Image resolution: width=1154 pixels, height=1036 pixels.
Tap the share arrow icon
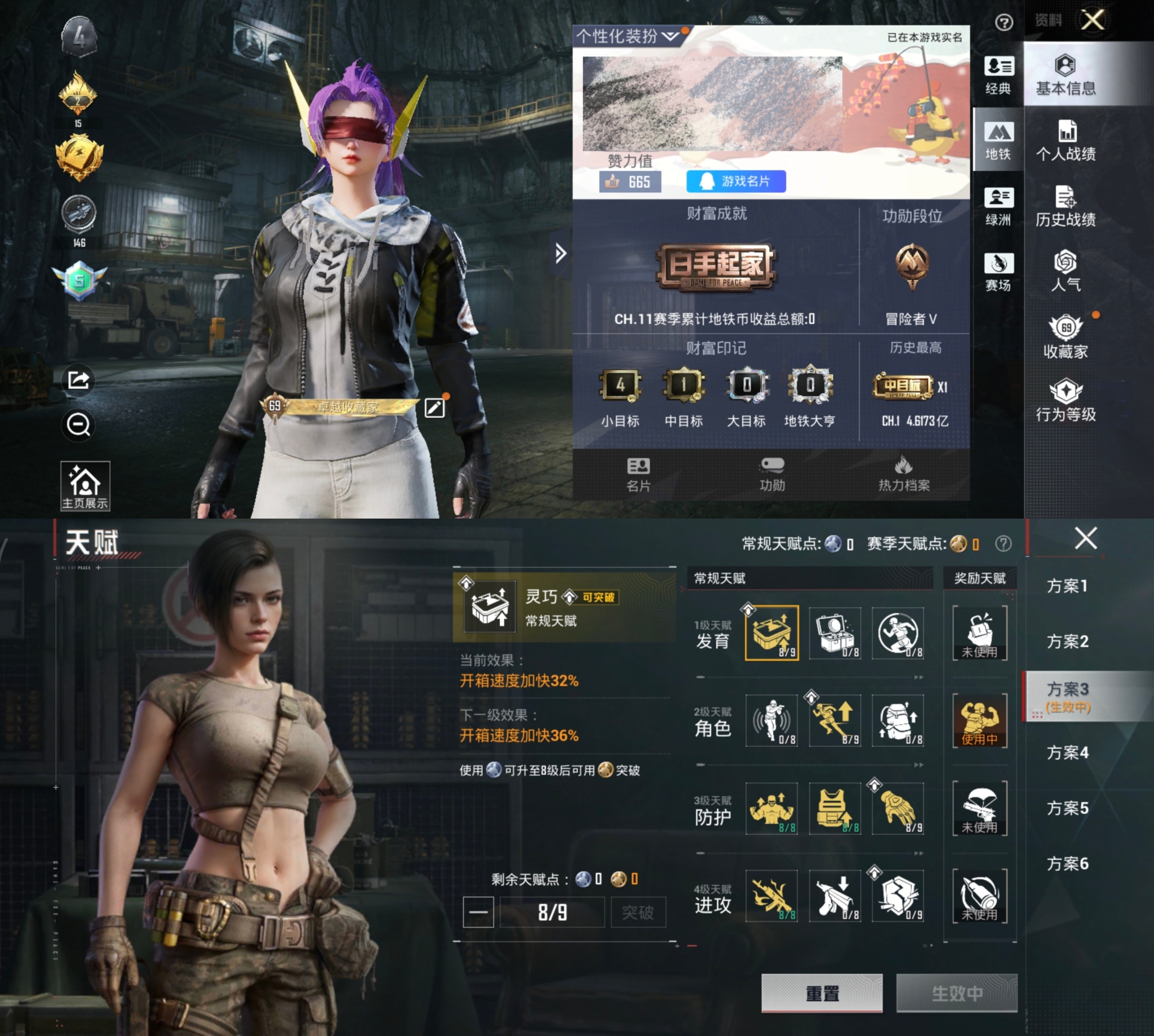pos(78,380)
